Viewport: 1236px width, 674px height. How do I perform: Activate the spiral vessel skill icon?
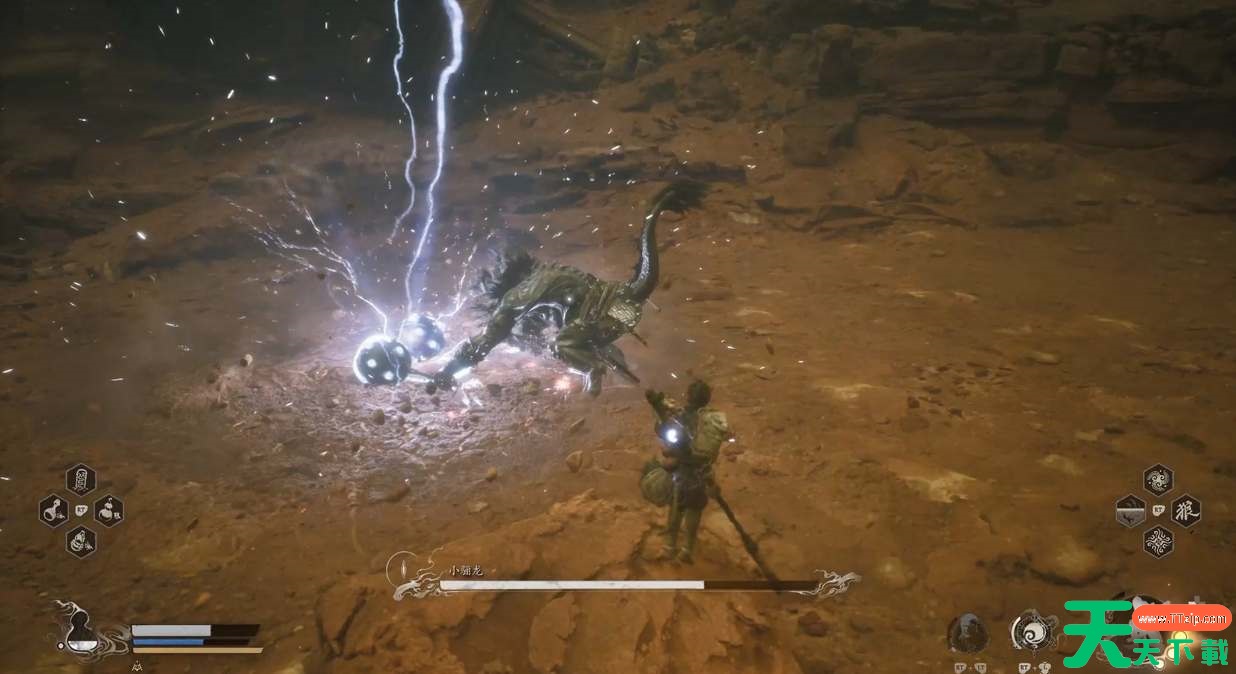pyautogui.click(x=1032, y=631)
